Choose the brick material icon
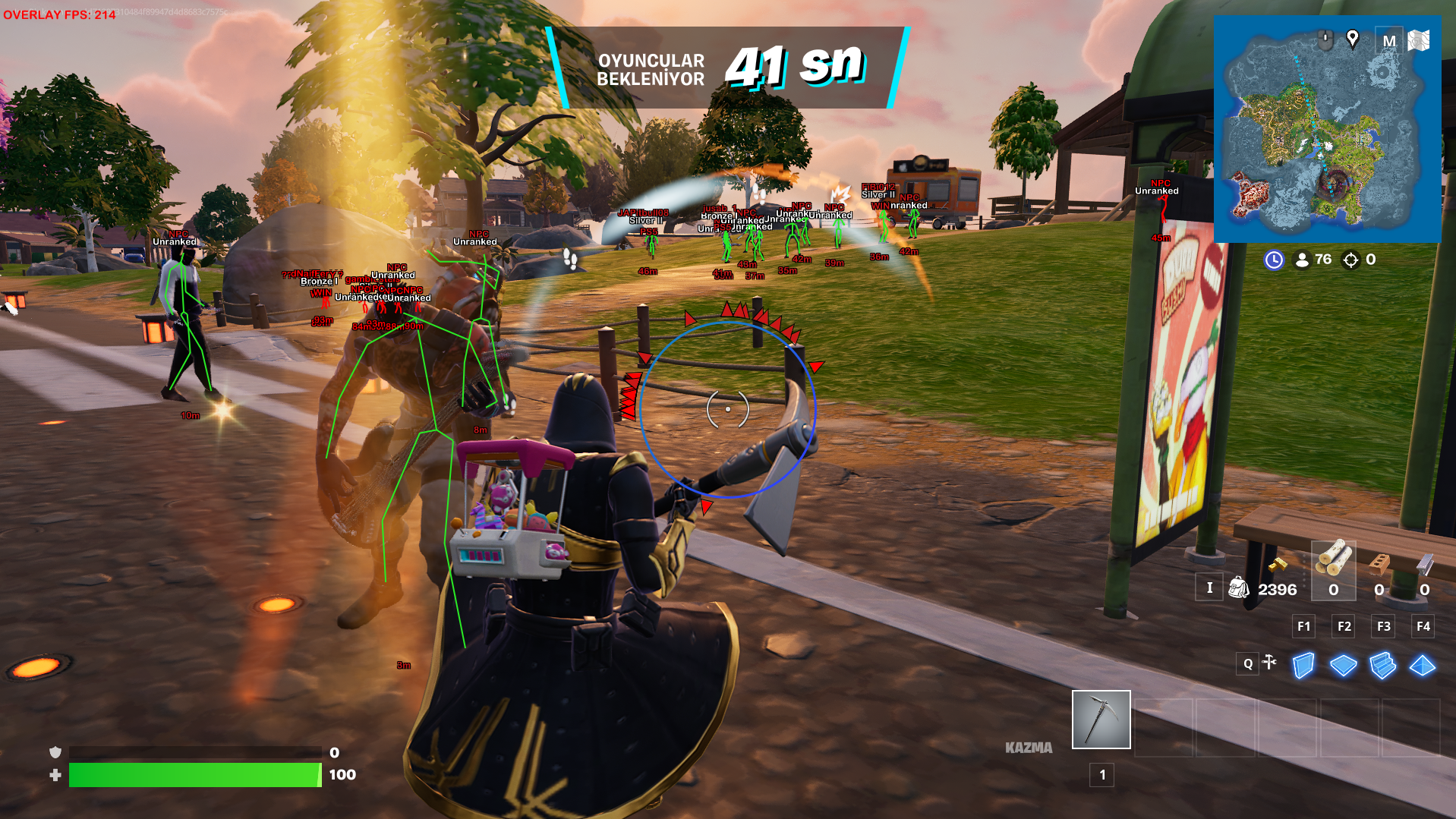Image resolution: width=1456 pixels, height=819 pixels. click(1379, 565)
